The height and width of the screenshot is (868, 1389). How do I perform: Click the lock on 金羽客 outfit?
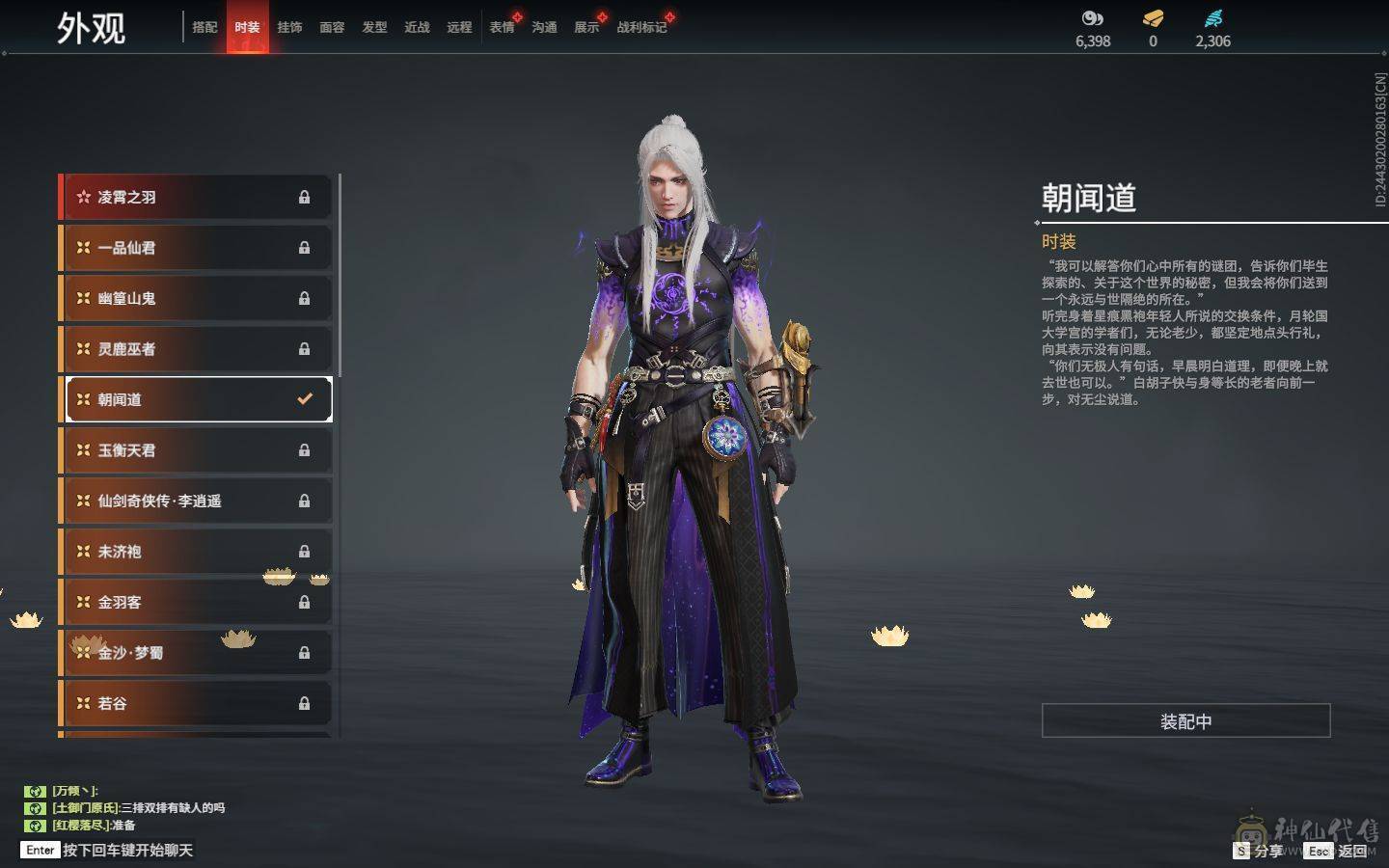pos(304,602)
